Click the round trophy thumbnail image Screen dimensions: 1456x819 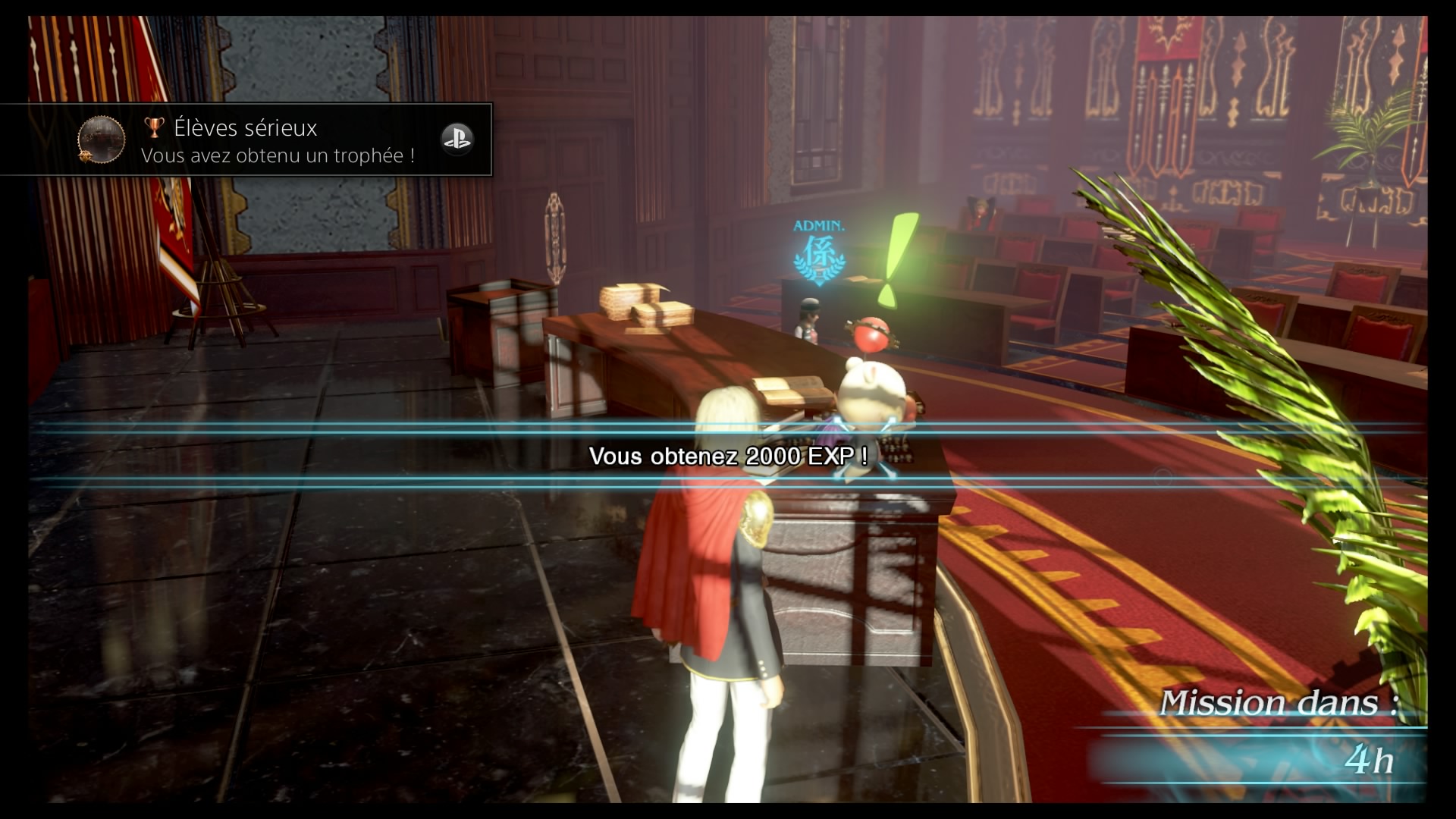click(x=101, y=140)
